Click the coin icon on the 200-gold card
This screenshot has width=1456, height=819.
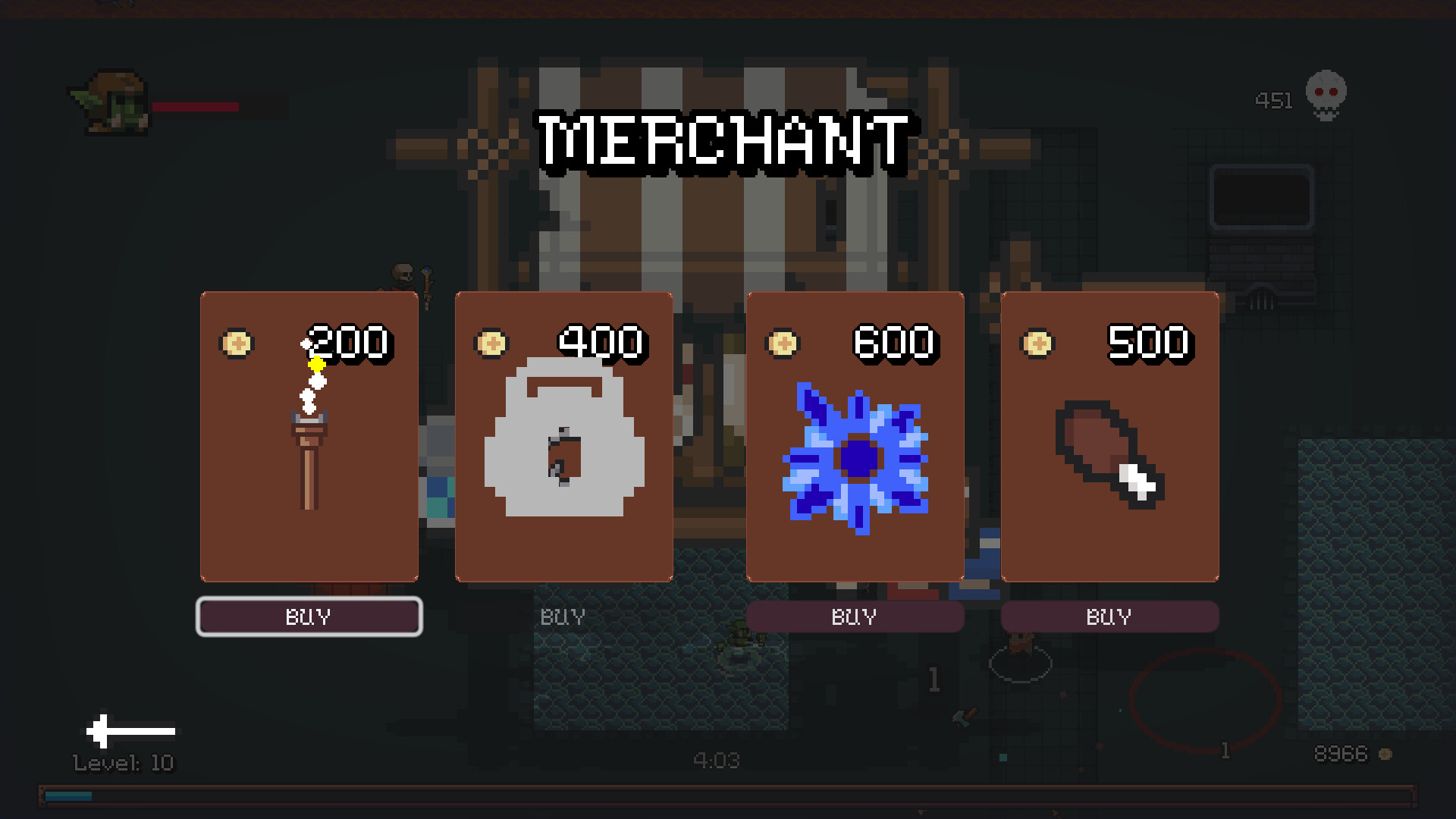click(x=237, y=343)
